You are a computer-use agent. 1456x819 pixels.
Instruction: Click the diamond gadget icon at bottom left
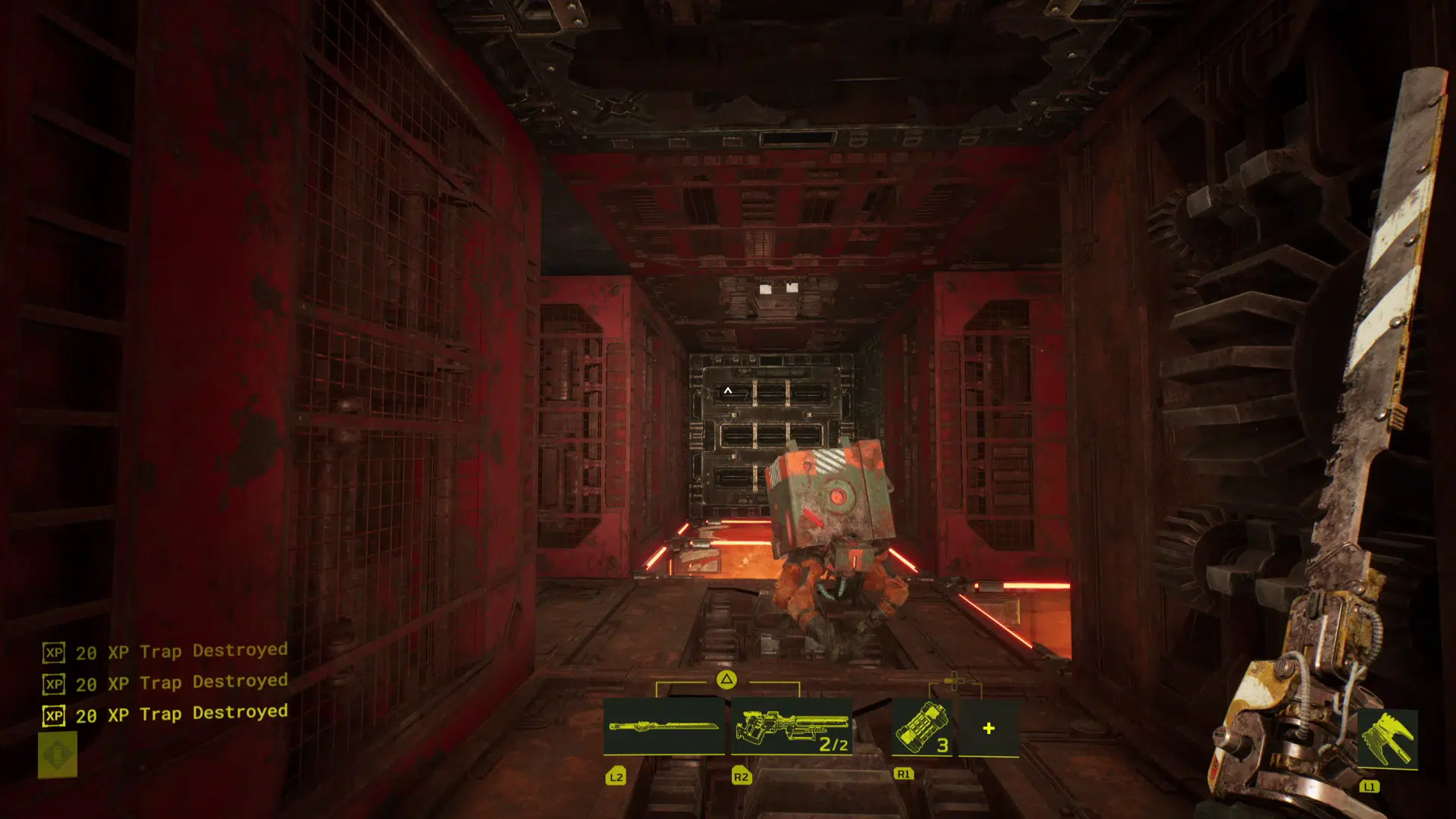point(57,755)
